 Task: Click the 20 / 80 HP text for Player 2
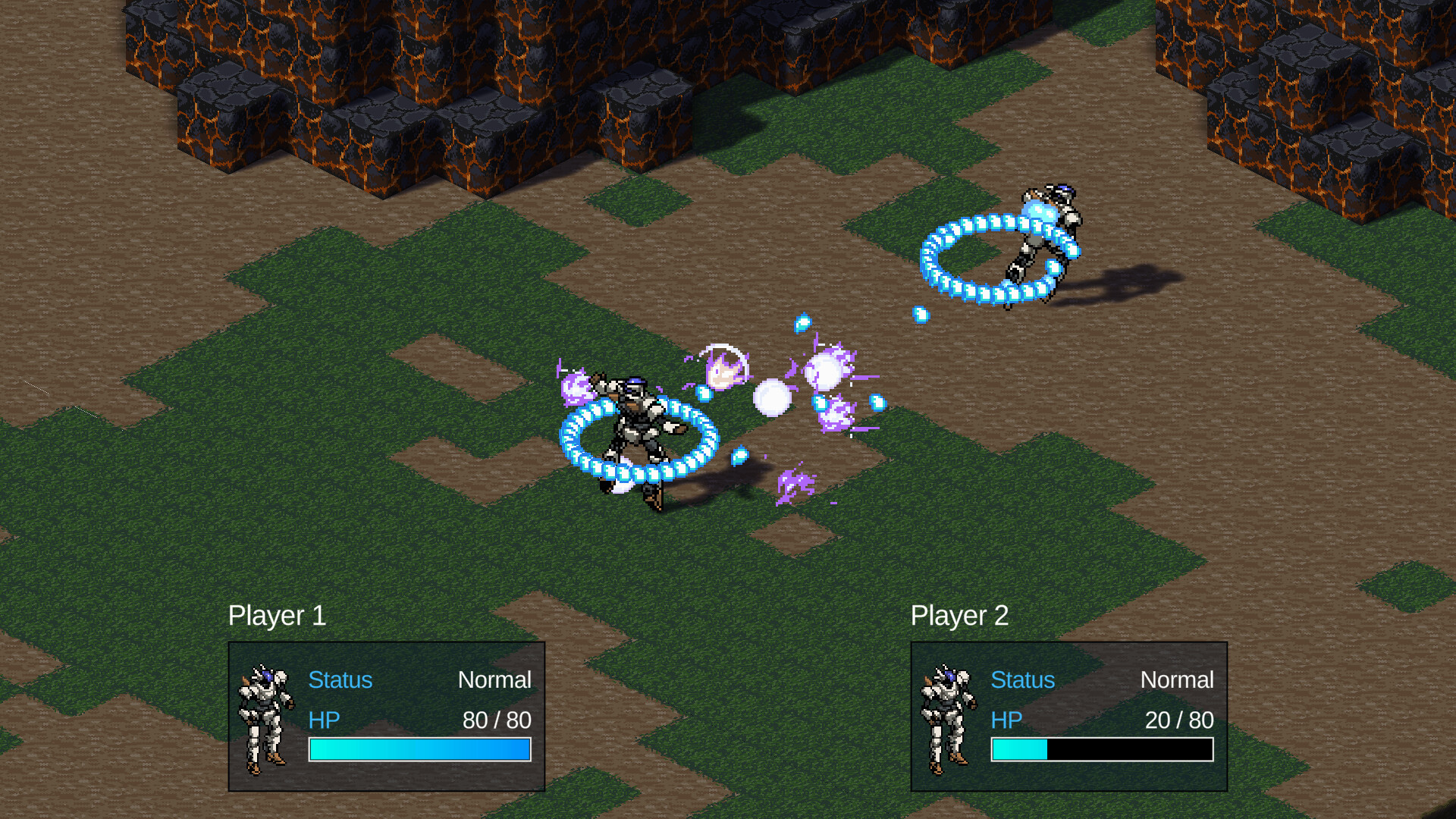(1178, 720)
